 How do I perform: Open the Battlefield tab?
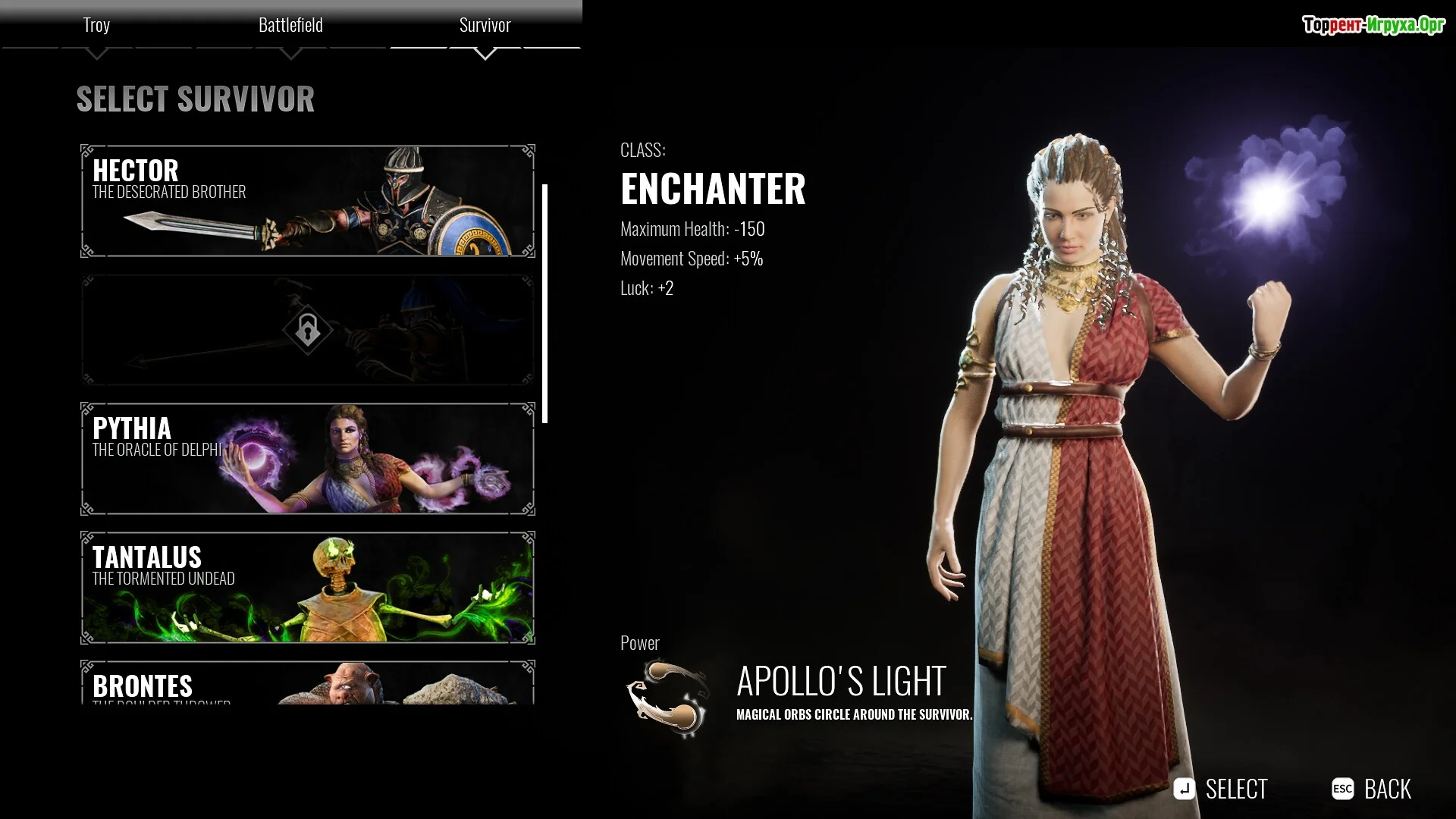[290, 26]
